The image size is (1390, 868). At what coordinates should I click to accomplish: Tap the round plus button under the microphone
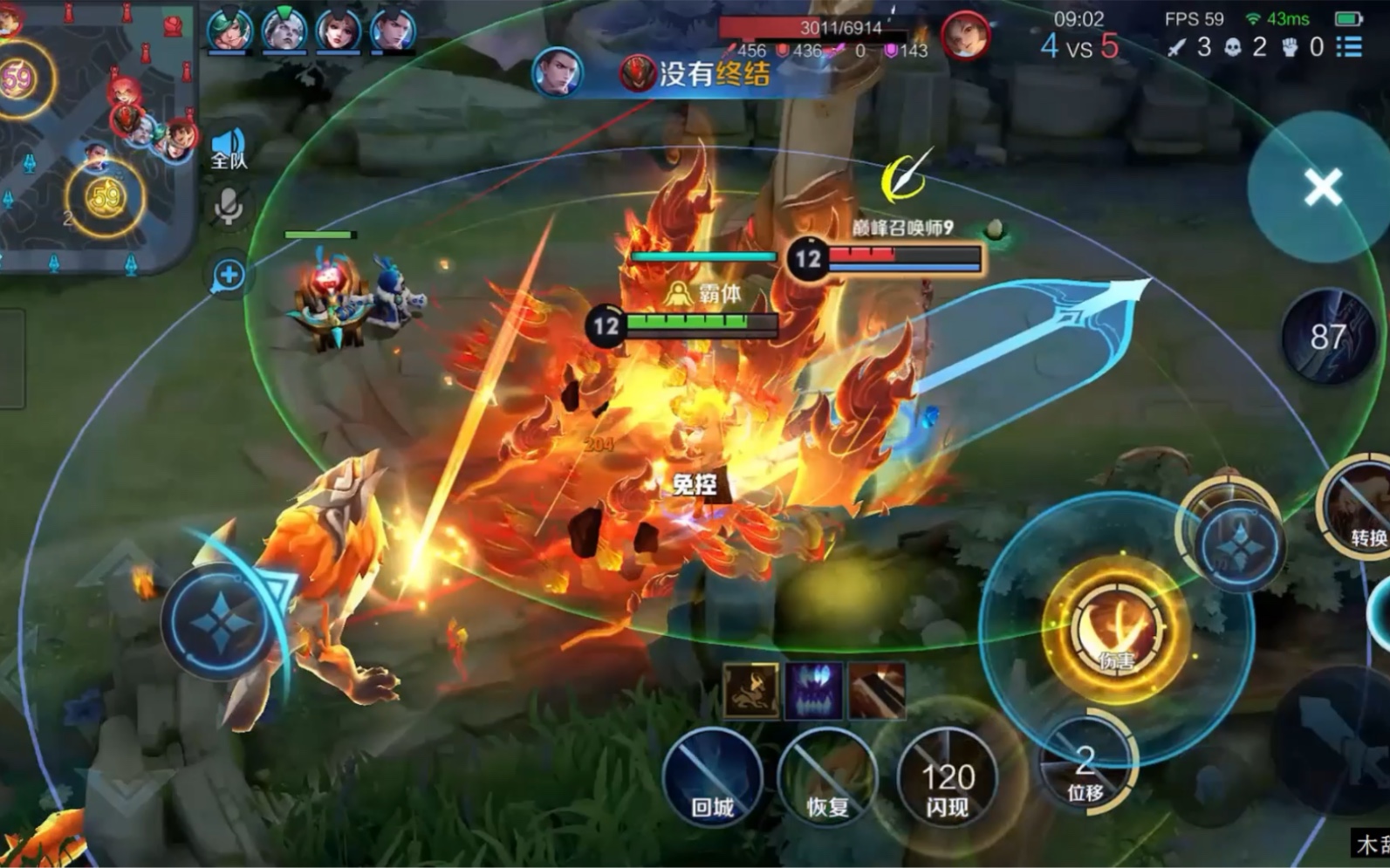[229, 277]
